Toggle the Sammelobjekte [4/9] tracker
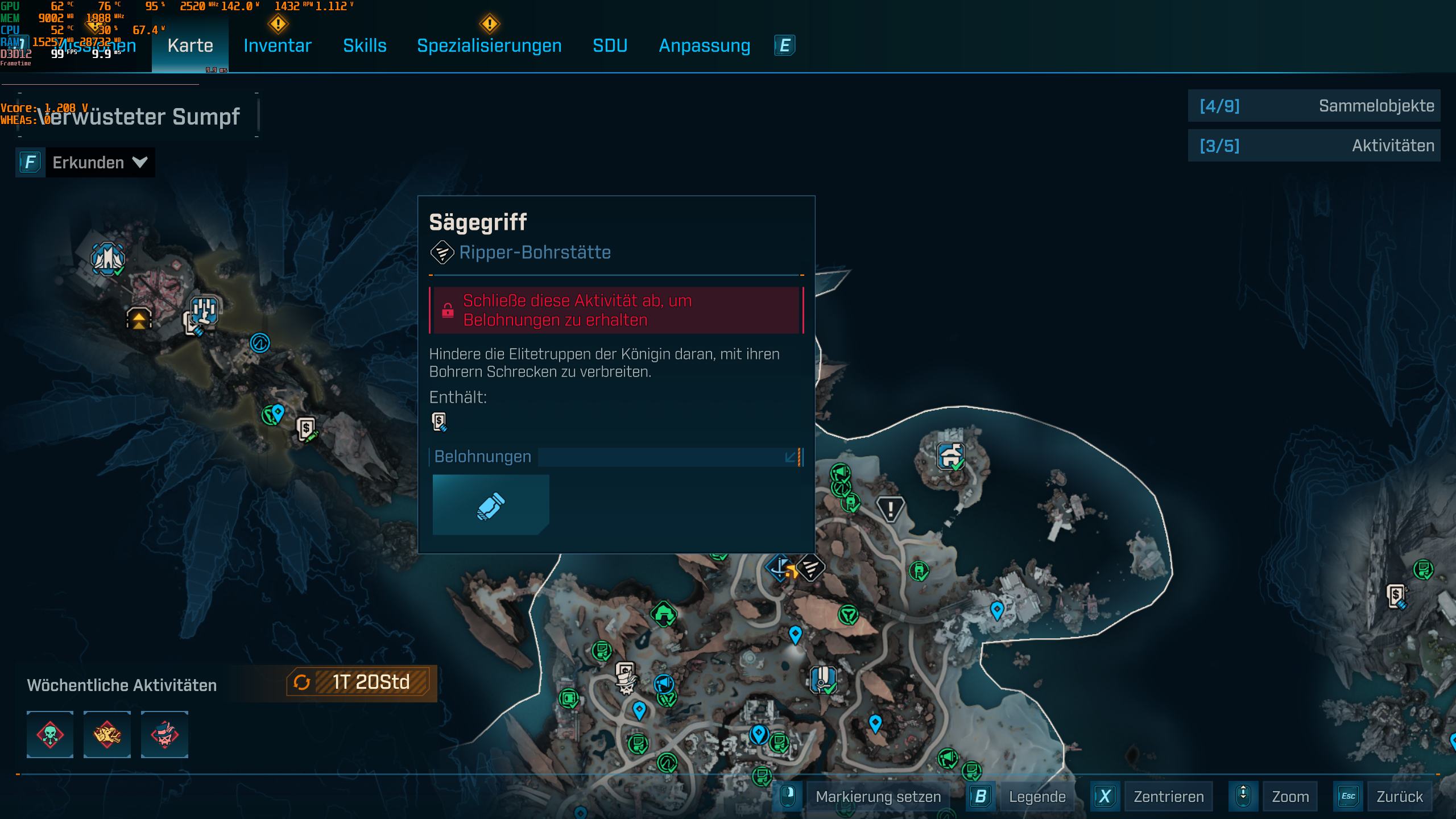The width and height of the screenshot is (1456, 819). (1314, 106)
